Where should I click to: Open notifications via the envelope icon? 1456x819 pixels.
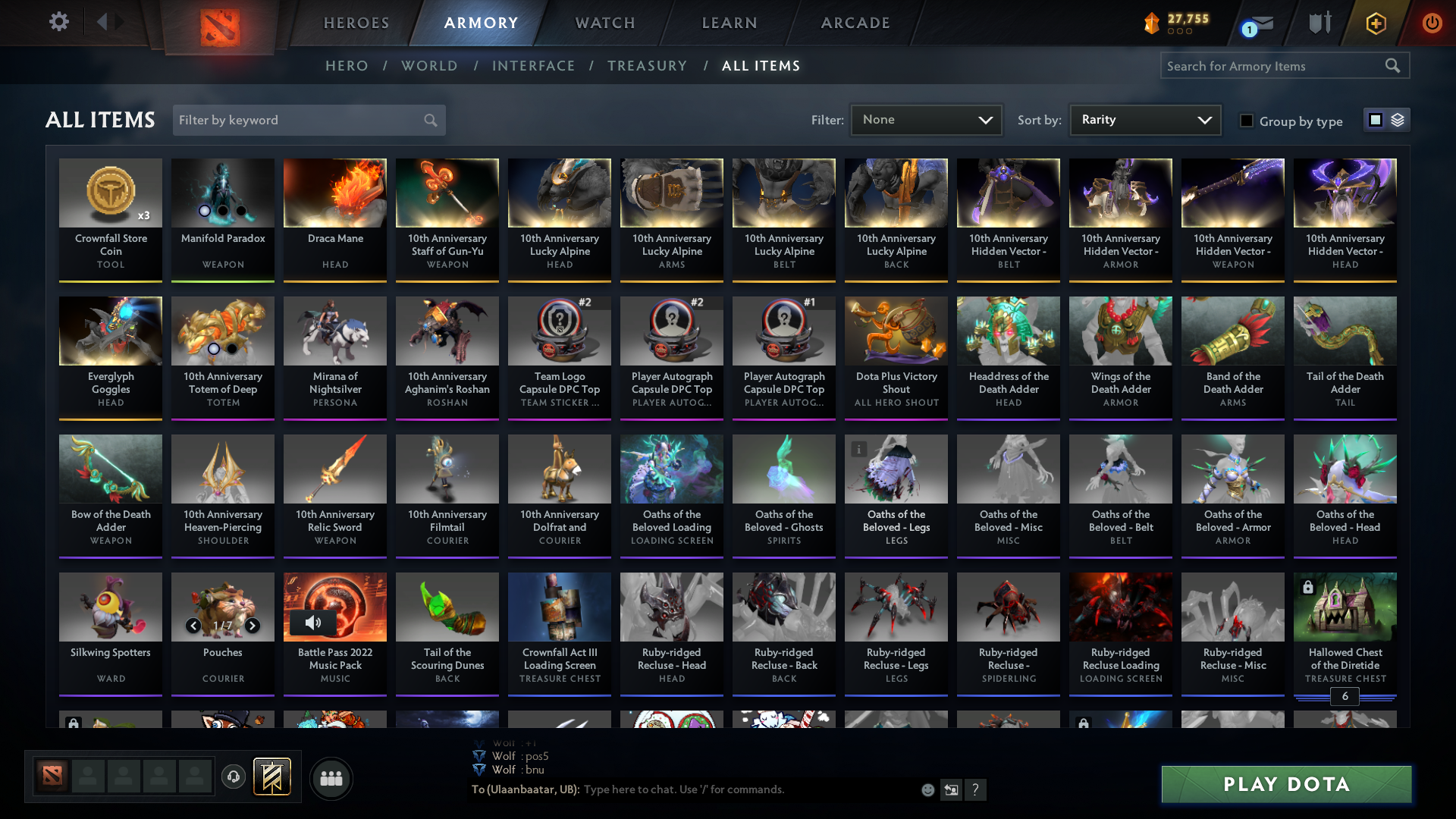coord(1259,23)
